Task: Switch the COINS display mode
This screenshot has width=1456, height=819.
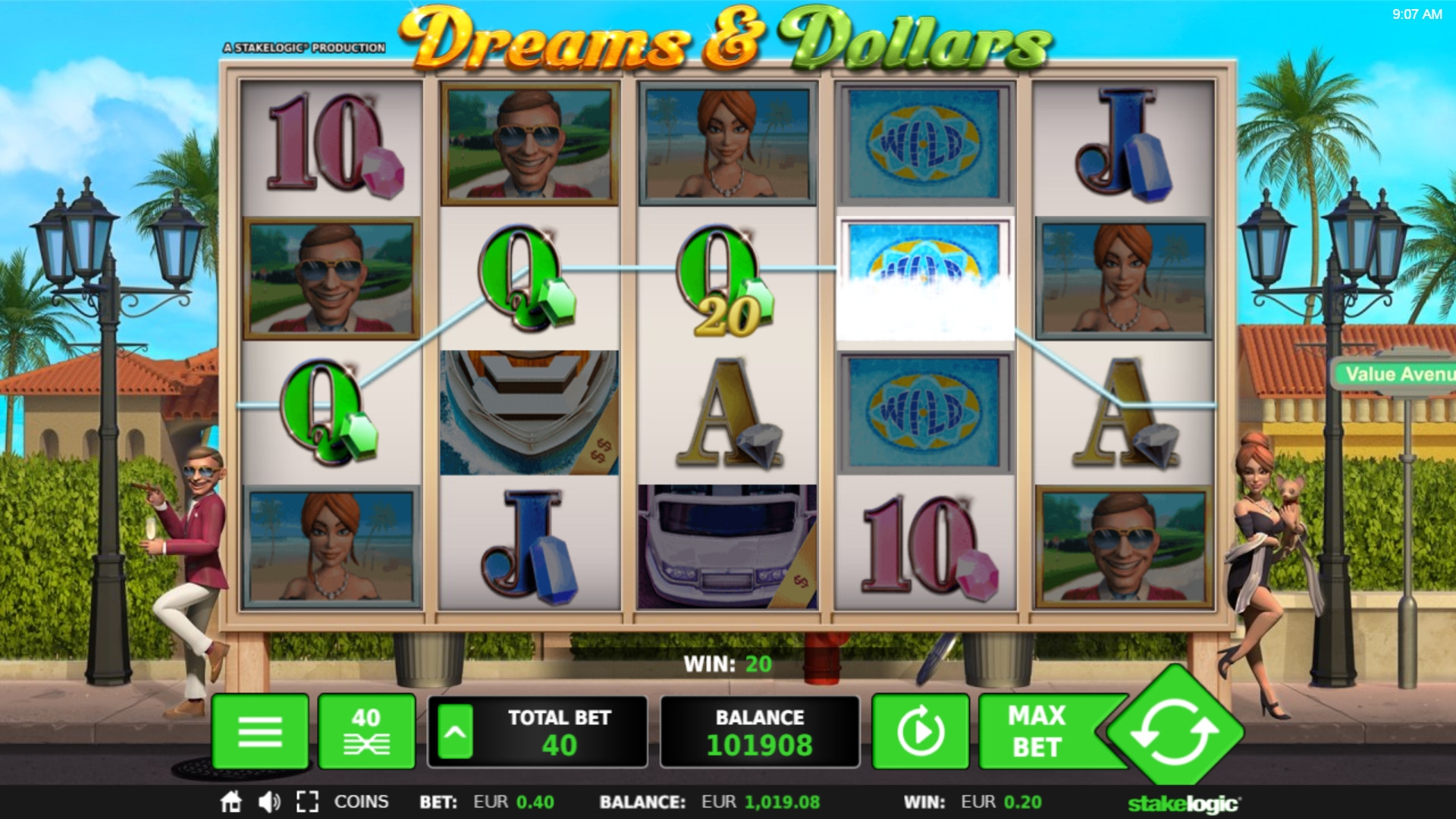Action: [x=361, y=802]
